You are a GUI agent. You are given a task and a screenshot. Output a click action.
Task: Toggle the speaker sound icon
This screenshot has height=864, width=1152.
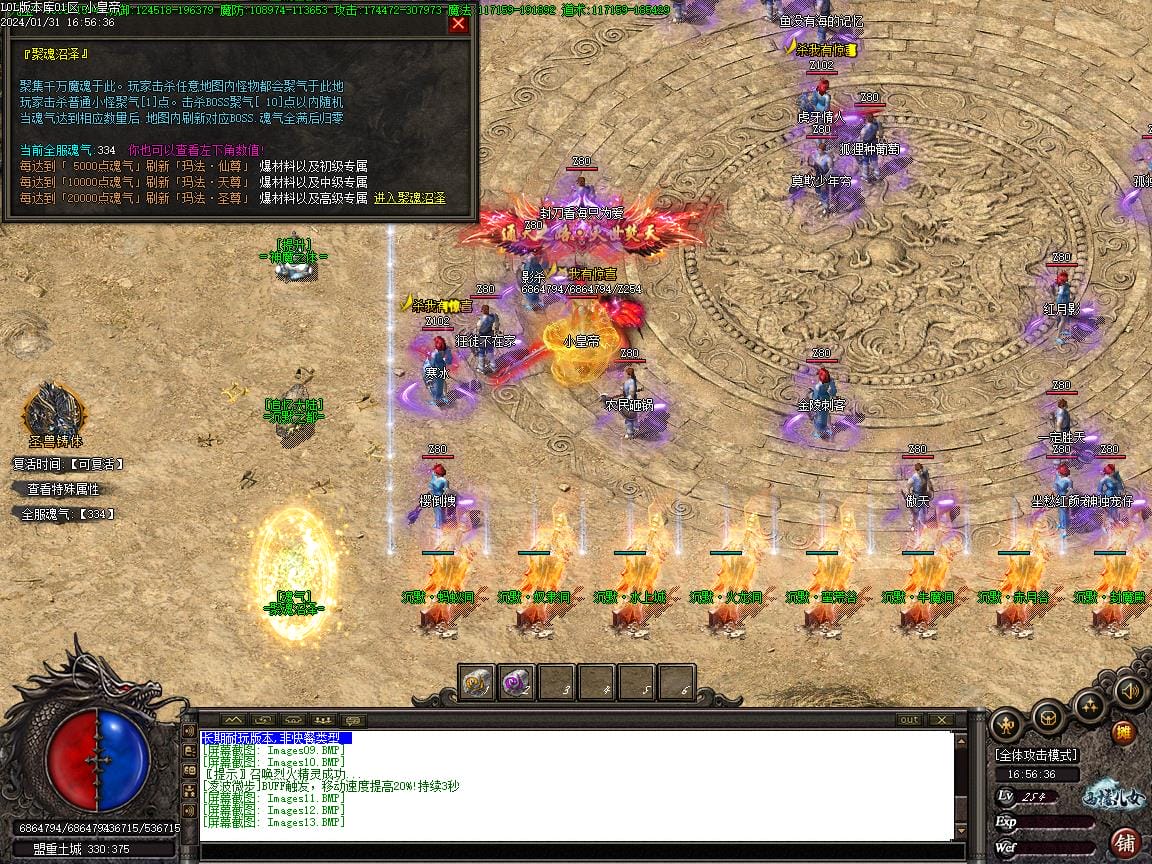pyautogui.click(x=1129, y=690)
